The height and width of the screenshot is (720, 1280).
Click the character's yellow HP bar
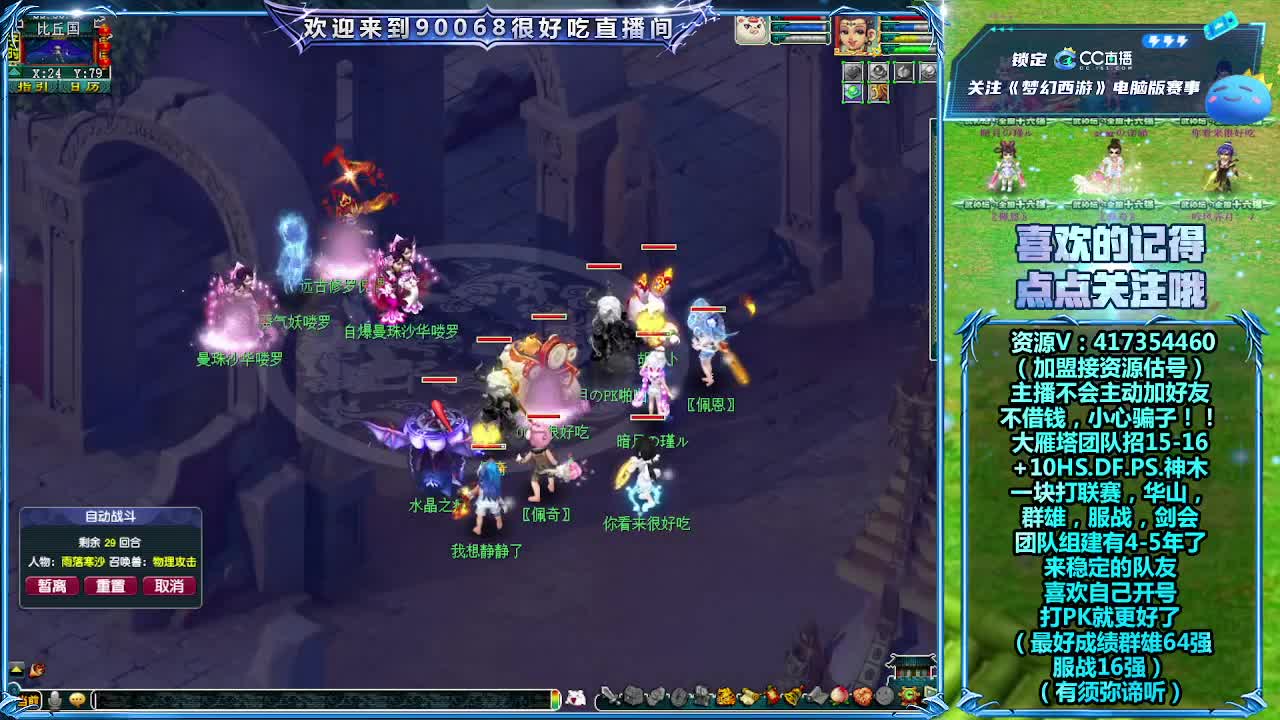tap(907, 37)
